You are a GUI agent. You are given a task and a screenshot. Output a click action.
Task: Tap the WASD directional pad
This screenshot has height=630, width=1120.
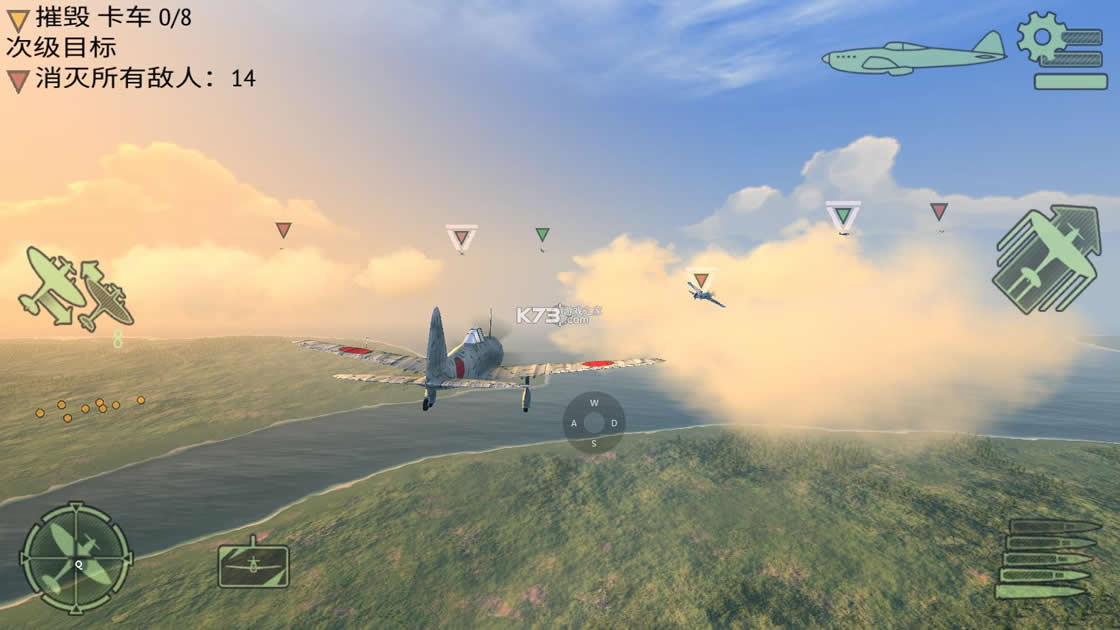(x=594, y=422)
